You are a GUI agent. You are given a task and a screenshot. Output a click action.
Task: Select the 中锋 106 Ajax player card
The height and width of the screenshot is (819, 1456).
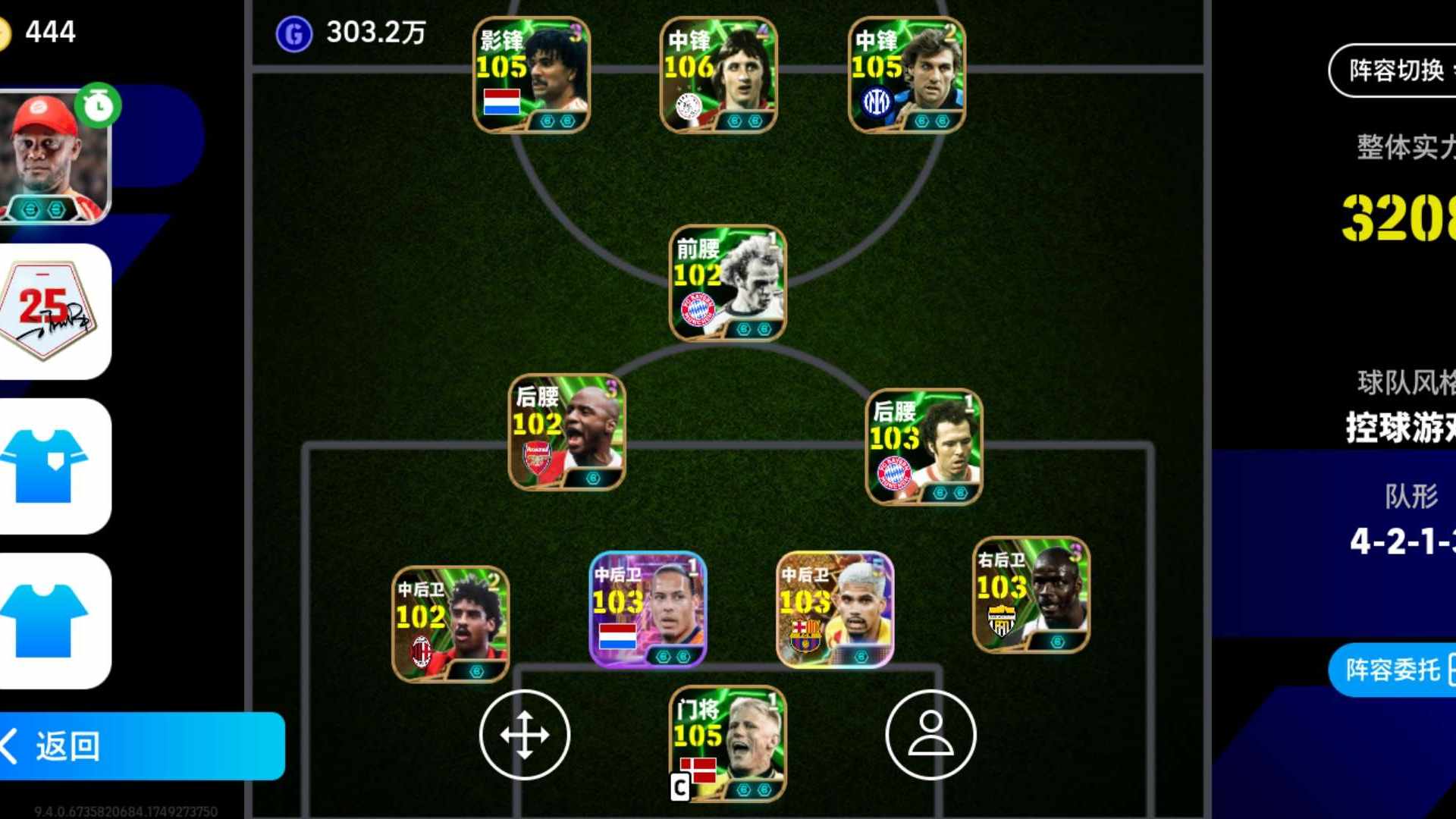719,75
